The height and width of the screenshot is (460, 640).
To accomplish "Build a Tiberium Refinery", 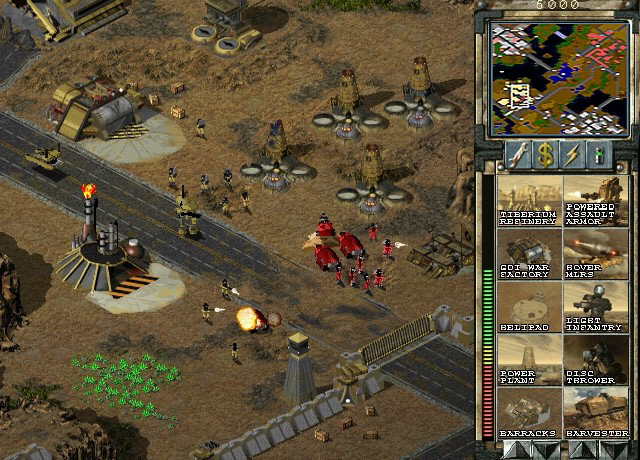I will tap(528, 200).
